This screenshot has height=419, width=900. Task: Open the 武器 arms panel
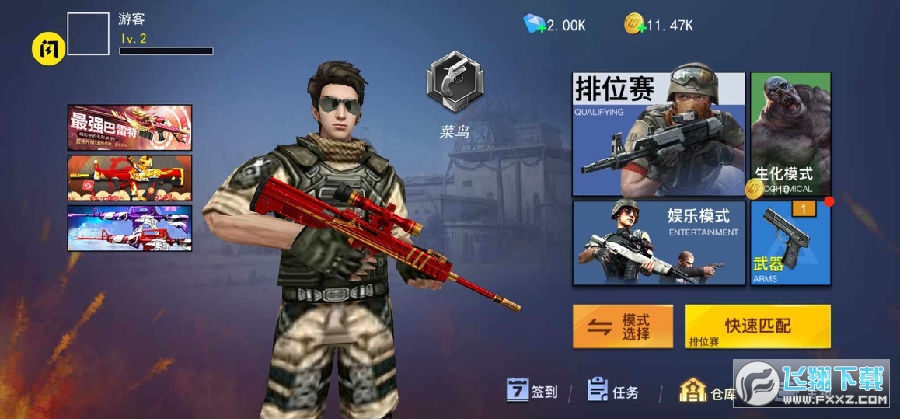790,242
